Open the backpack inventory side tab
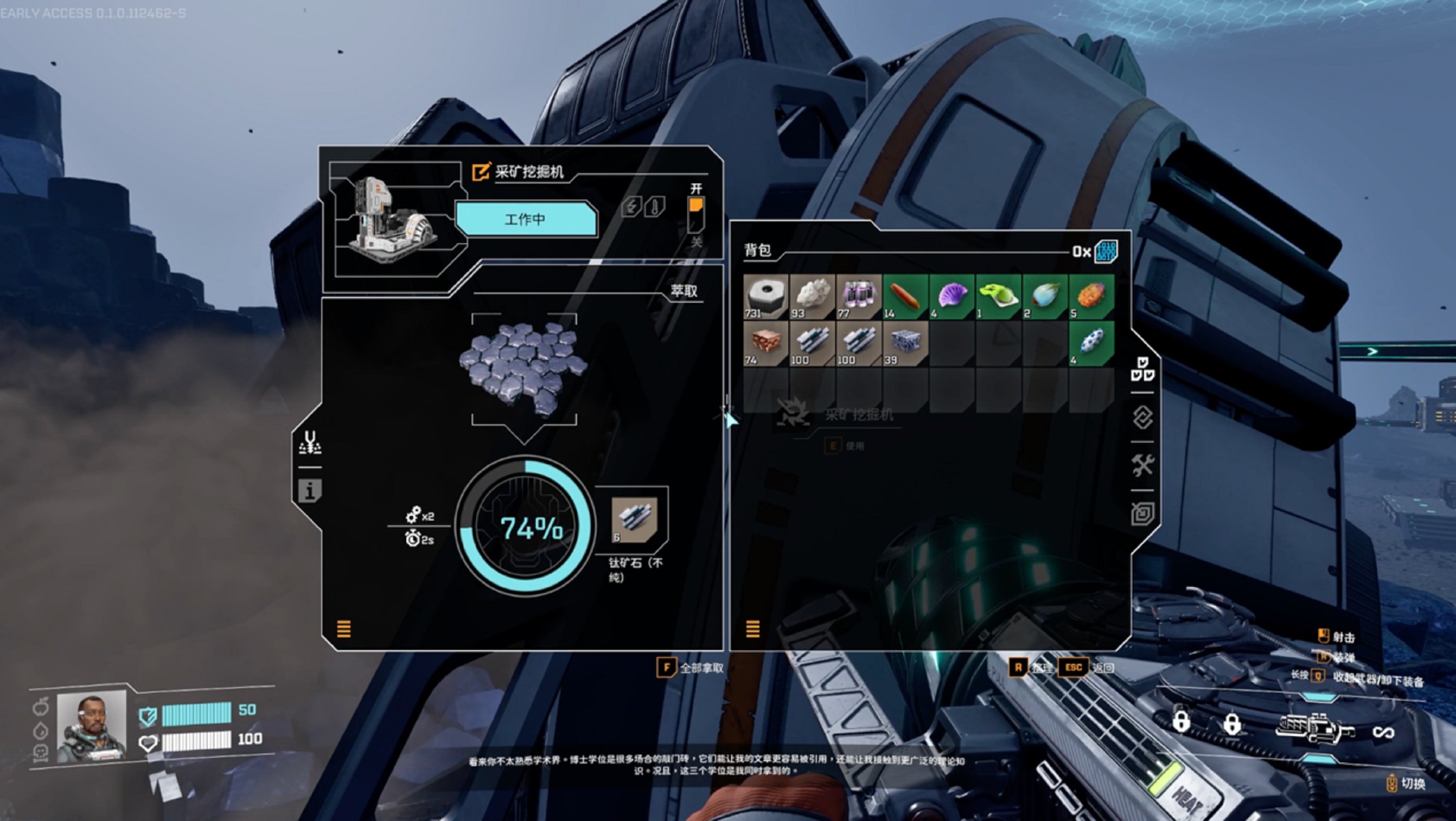Screen dimensions: 1456x821 (1142, 370)
